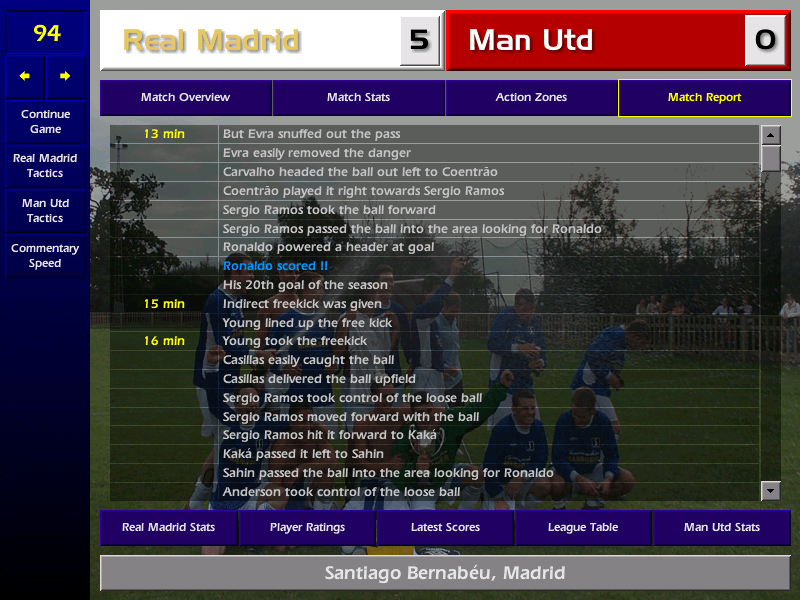Select the Match Report tab

click(704, 98)
